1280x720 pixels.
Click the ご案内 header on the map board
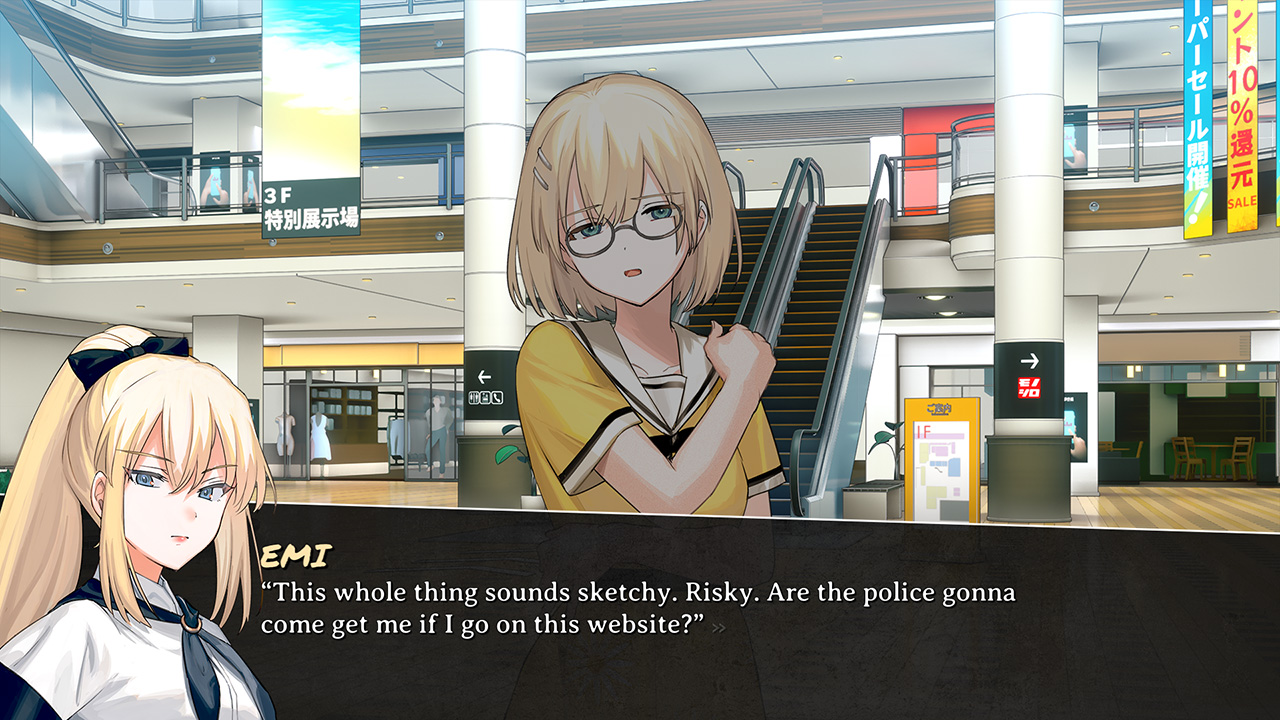[938, 410]
